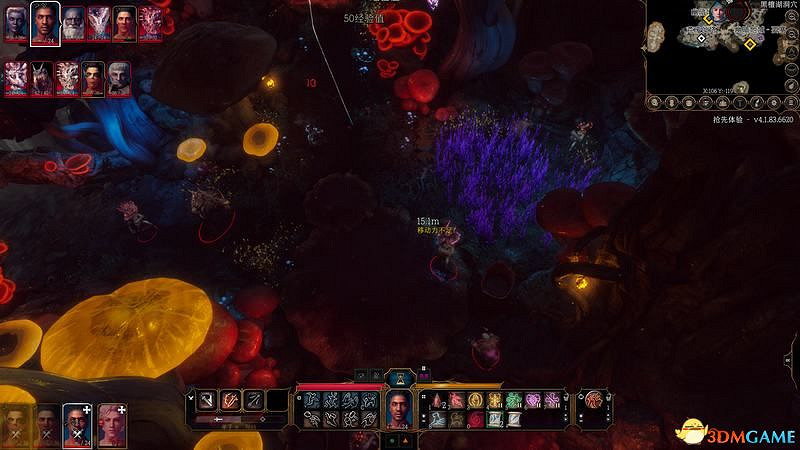Activate the green spell icon
This screenshot has height=450, width=800.
[511, 400]
